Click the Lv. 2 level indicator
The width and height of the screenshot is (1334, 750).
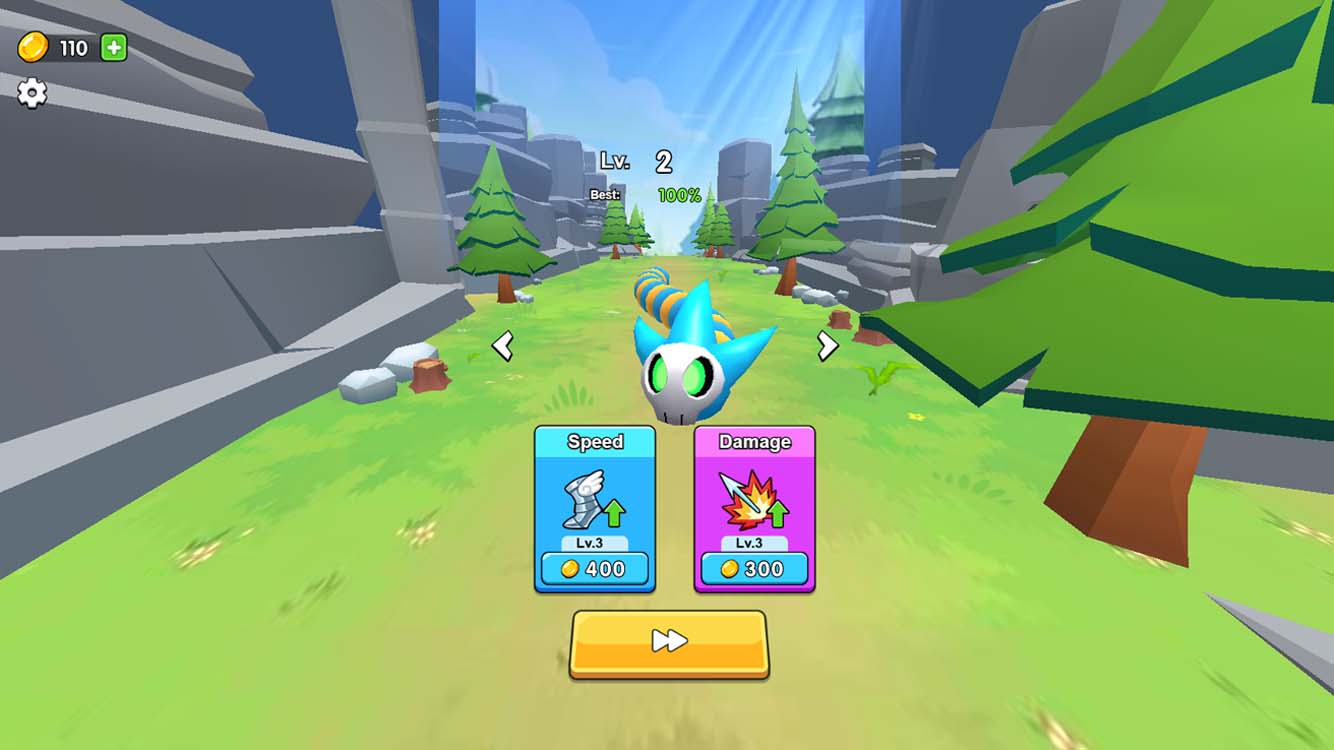pos(640,162)
